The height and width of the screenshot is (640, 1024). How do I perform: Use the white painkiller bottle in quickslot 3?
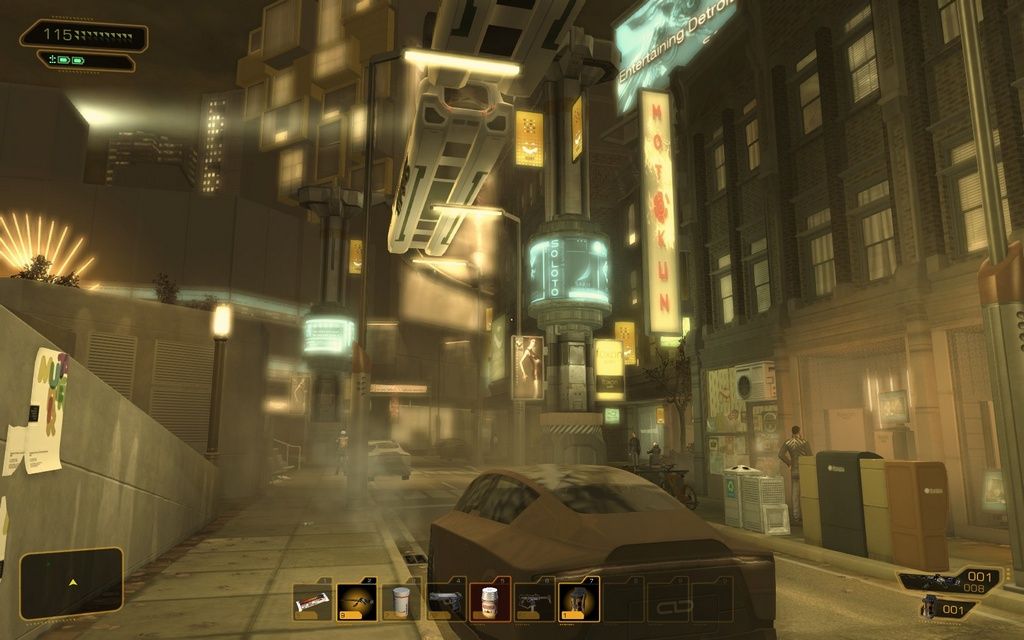401,602
